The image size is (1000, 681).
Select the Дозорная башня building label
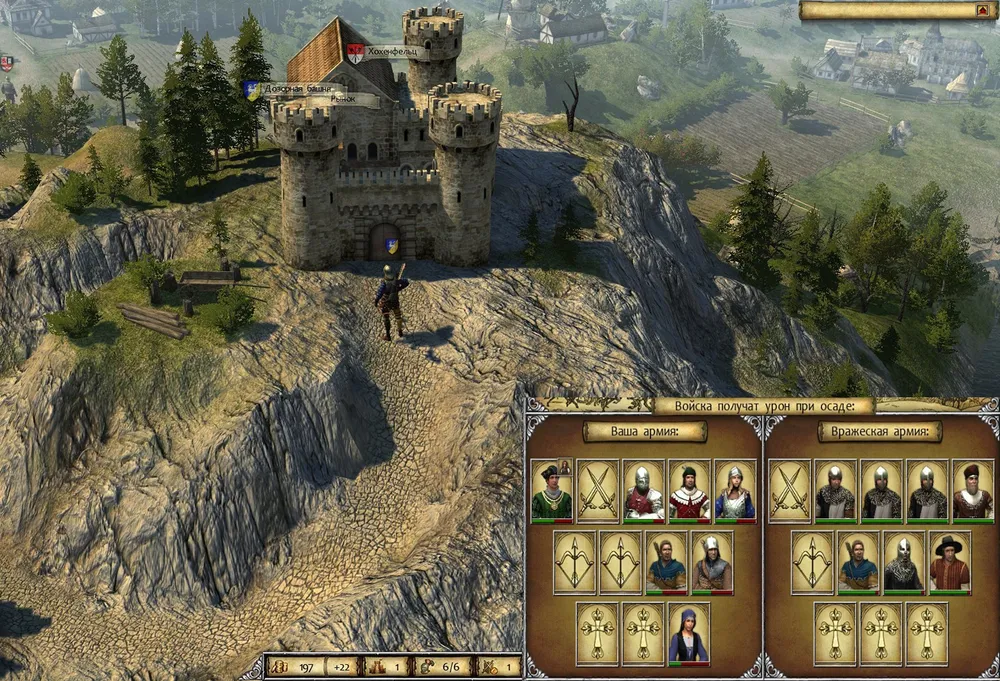[300, 88]
